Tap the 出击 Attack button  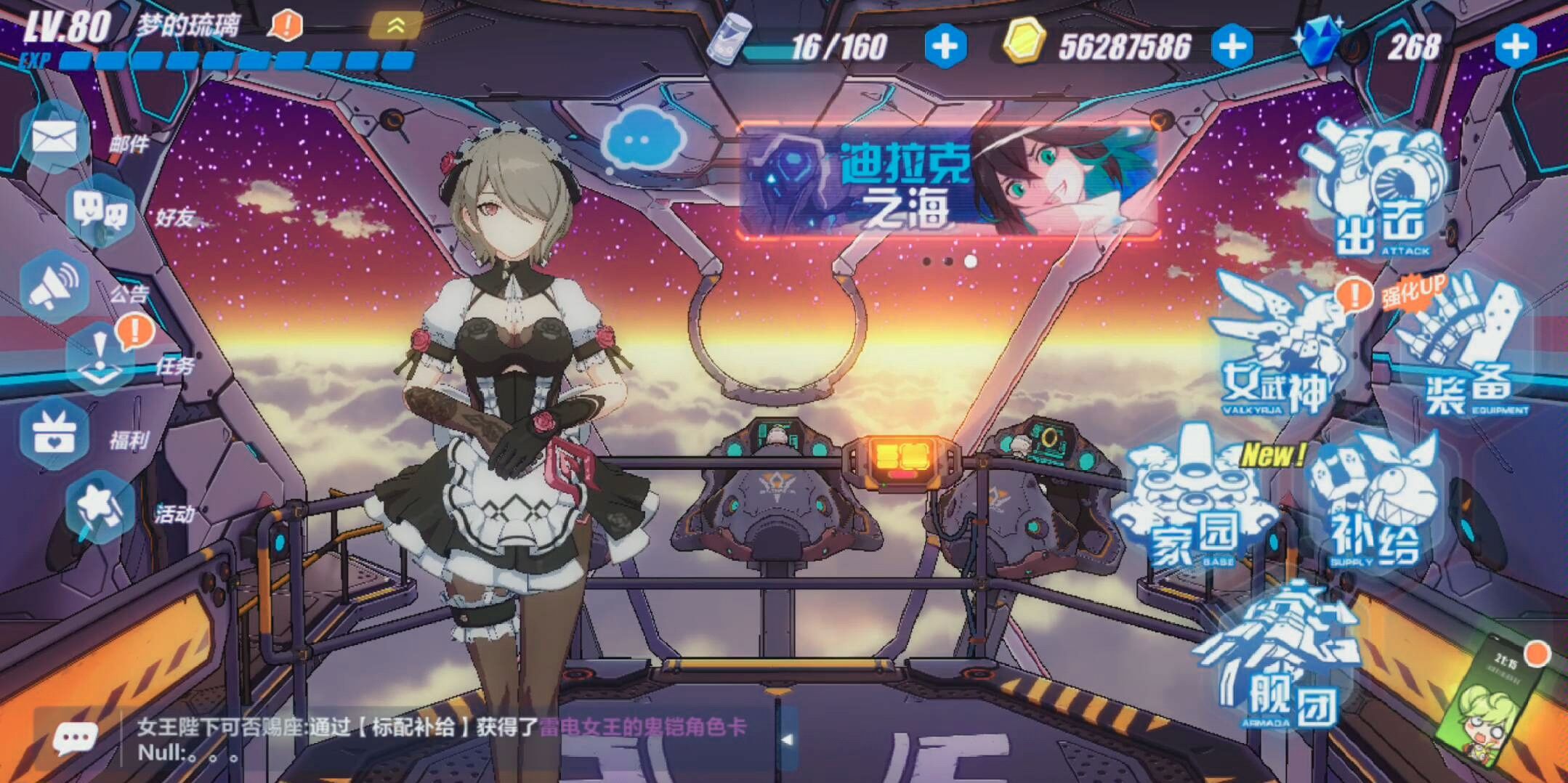coord(1379,194)
